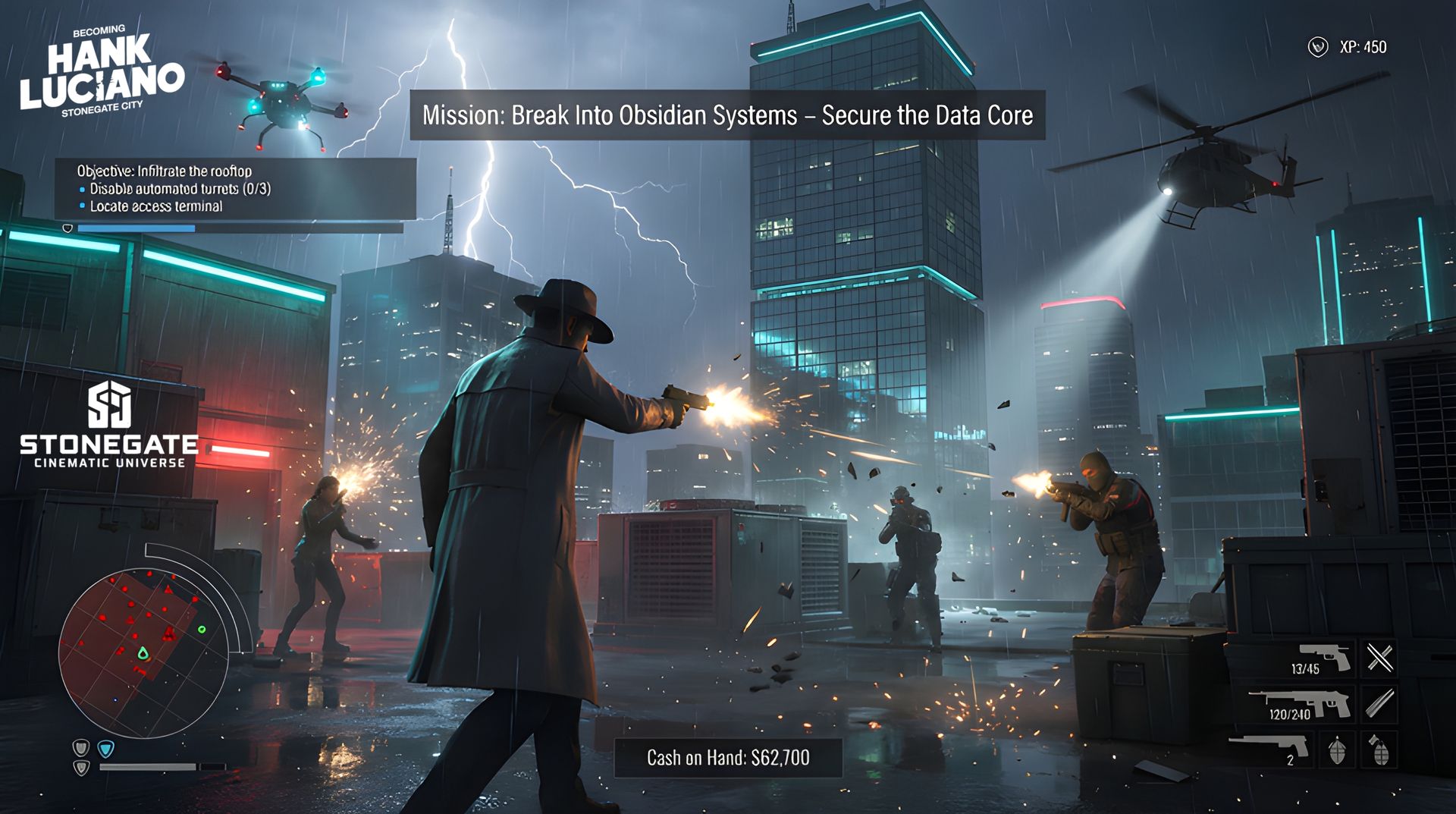Choose the grenade with a pin lever
The height and width of the screenshot is (814, 1456).
tap(1379, 750)
